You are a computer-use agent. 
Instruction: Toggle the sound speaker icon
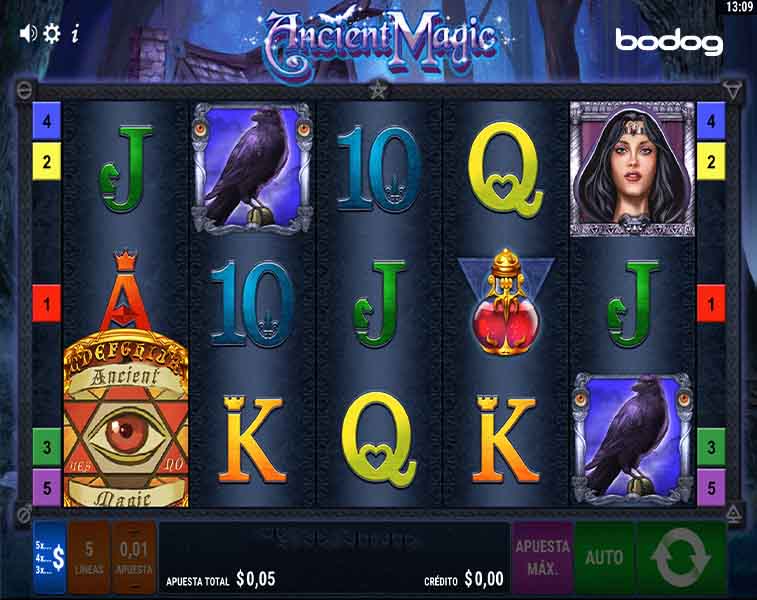[28, 32]
